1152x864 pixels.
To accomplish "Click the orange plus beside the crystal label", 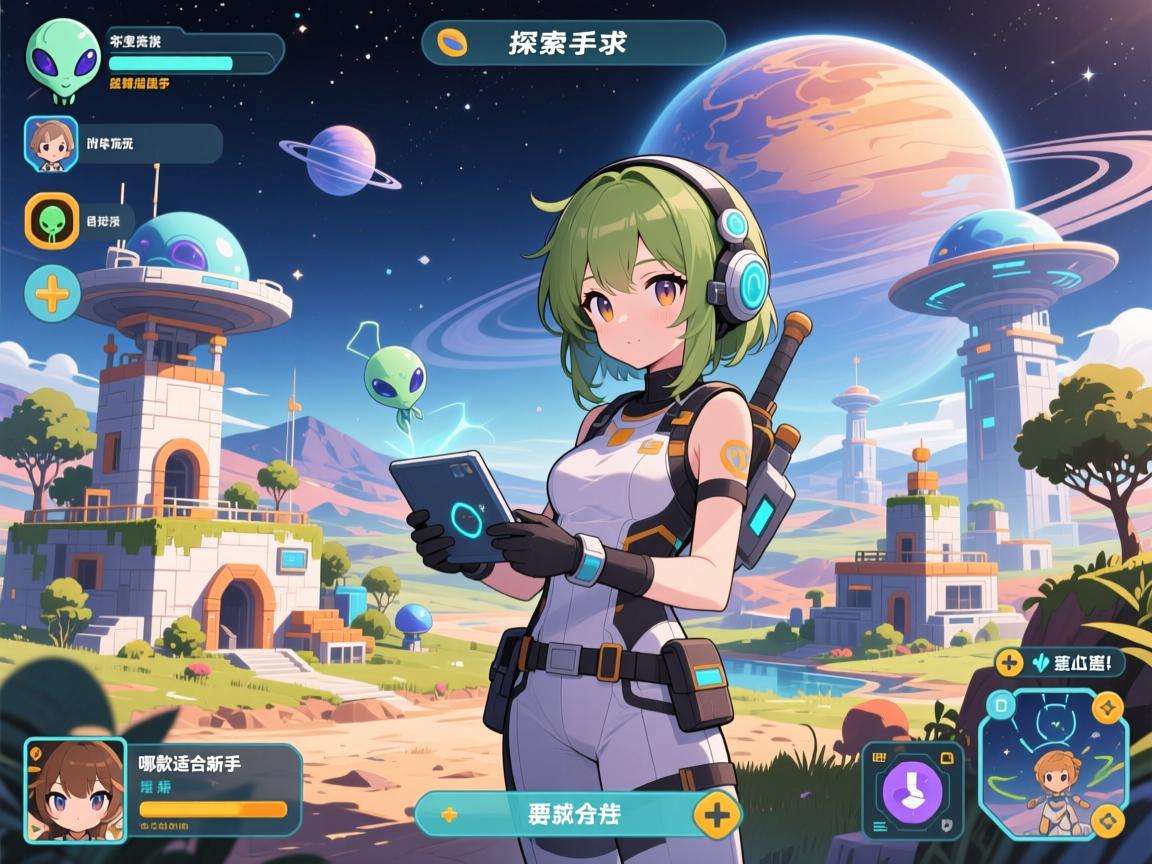I will (x=1009, y=662).
